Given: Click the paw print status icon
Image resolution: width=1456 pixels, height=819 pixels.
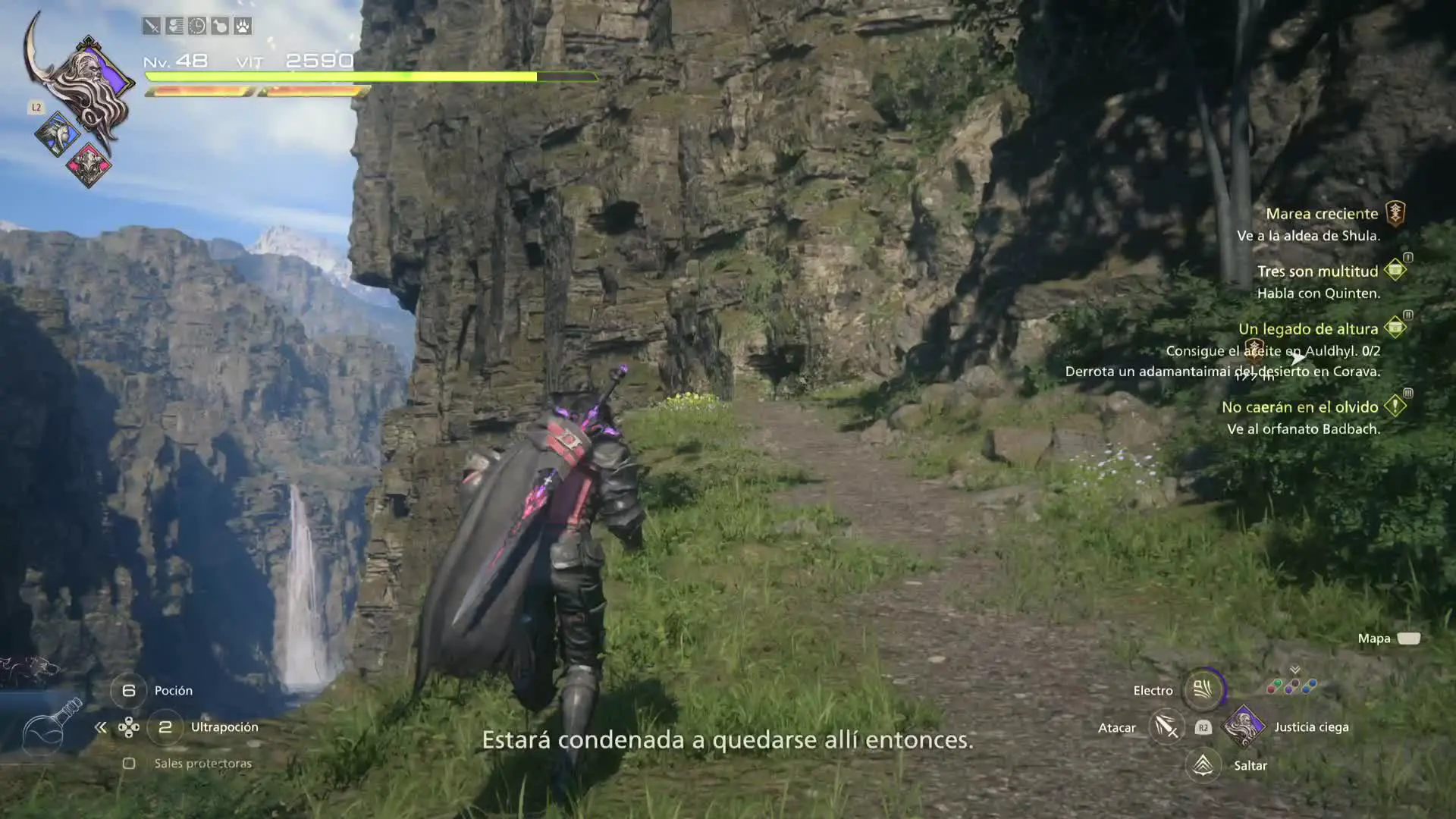Looking at the screenshot, I should pos(243,27).
